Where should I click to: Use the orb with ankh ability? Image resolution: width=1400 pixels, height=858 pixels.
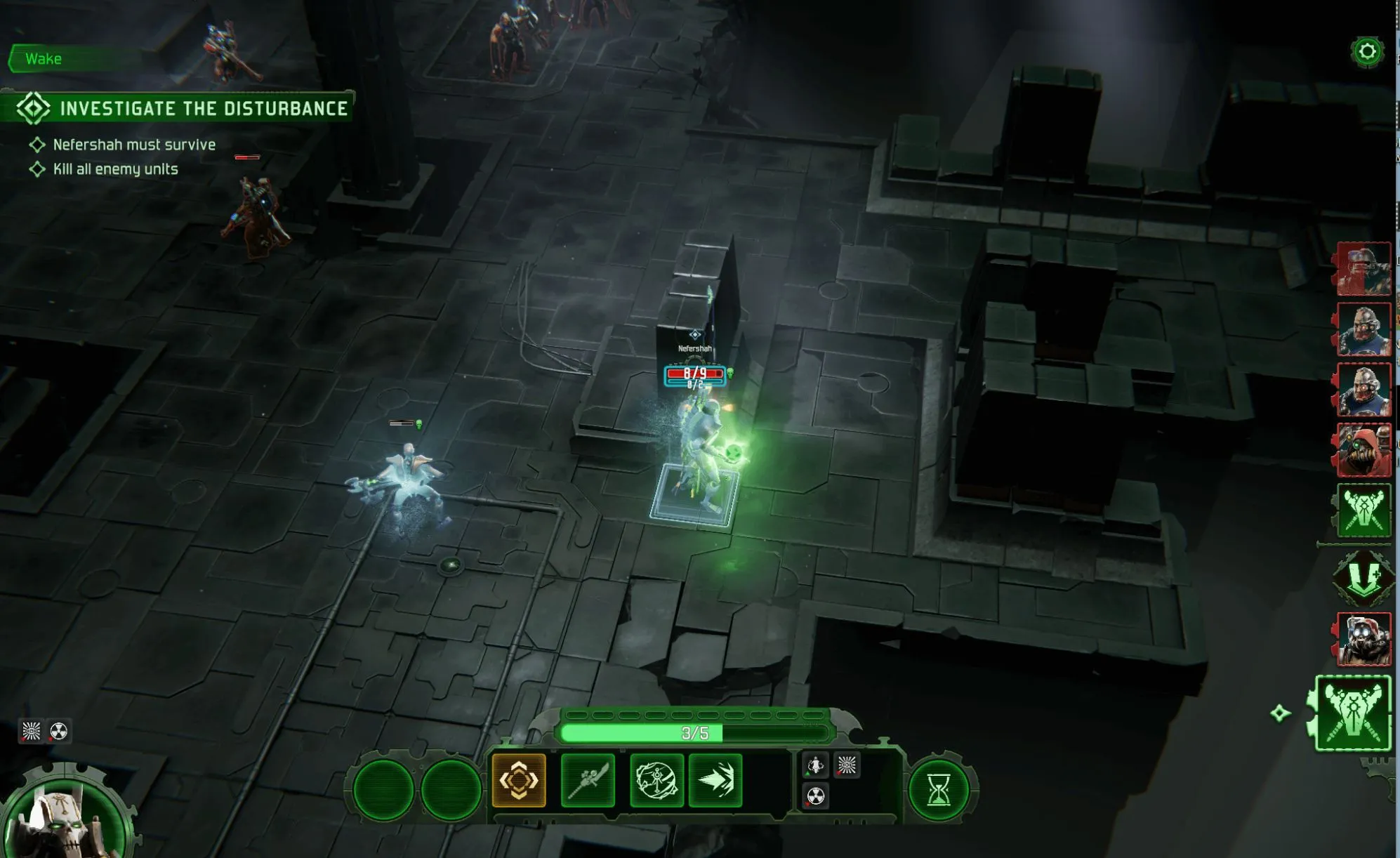656,780
